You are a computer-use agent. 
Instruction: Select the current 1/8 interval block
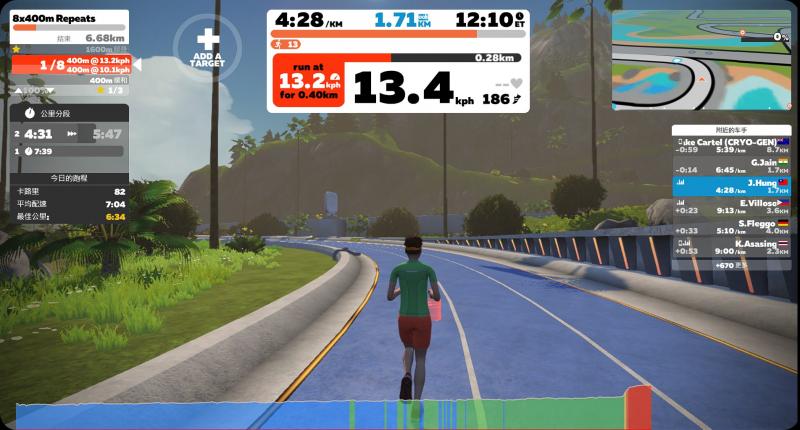[x=72, y=65]
